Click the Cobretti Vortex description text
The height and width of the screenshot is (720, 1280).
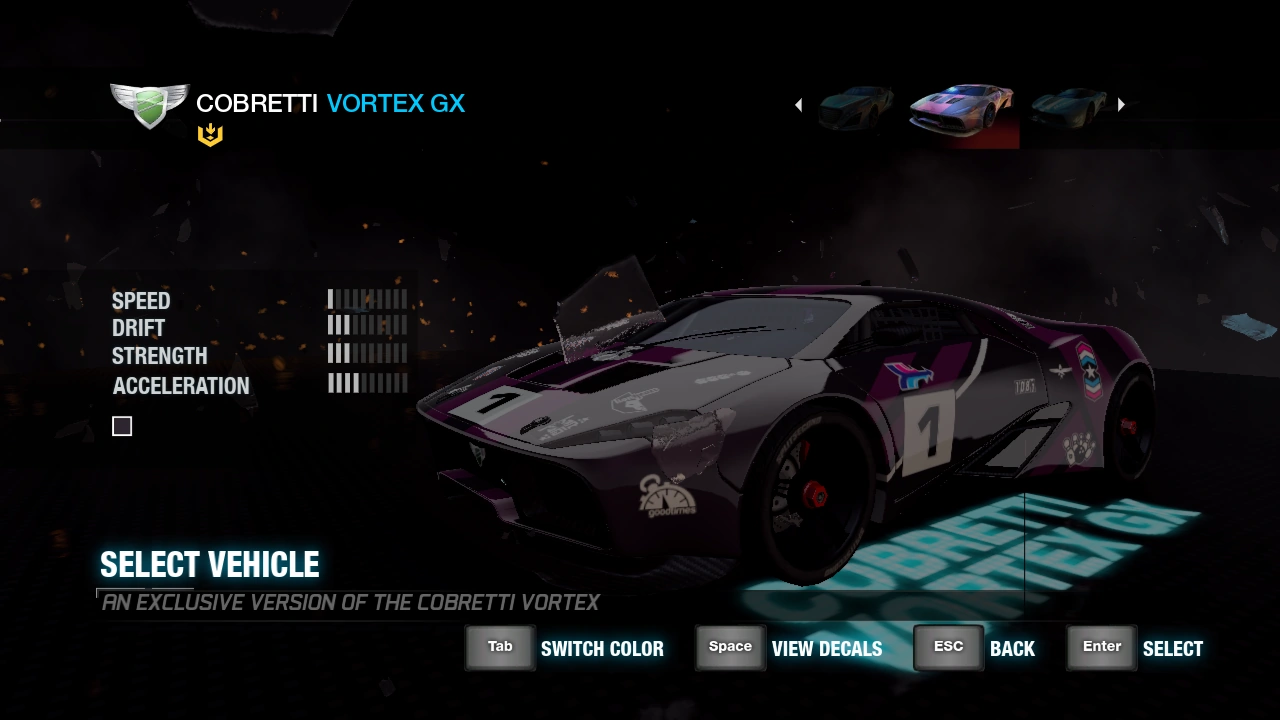point(348,602)
